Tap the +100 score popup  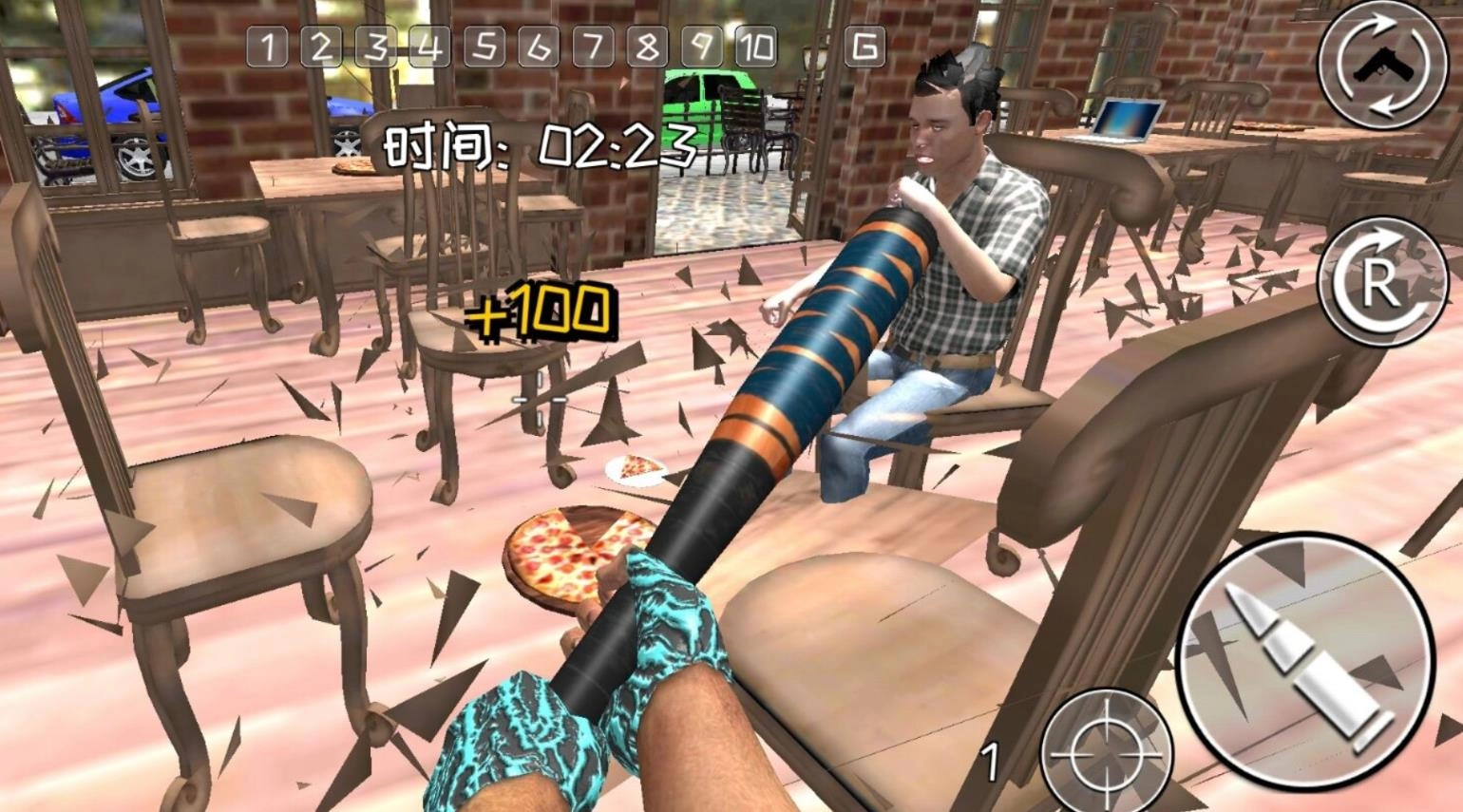coord(541,312)
